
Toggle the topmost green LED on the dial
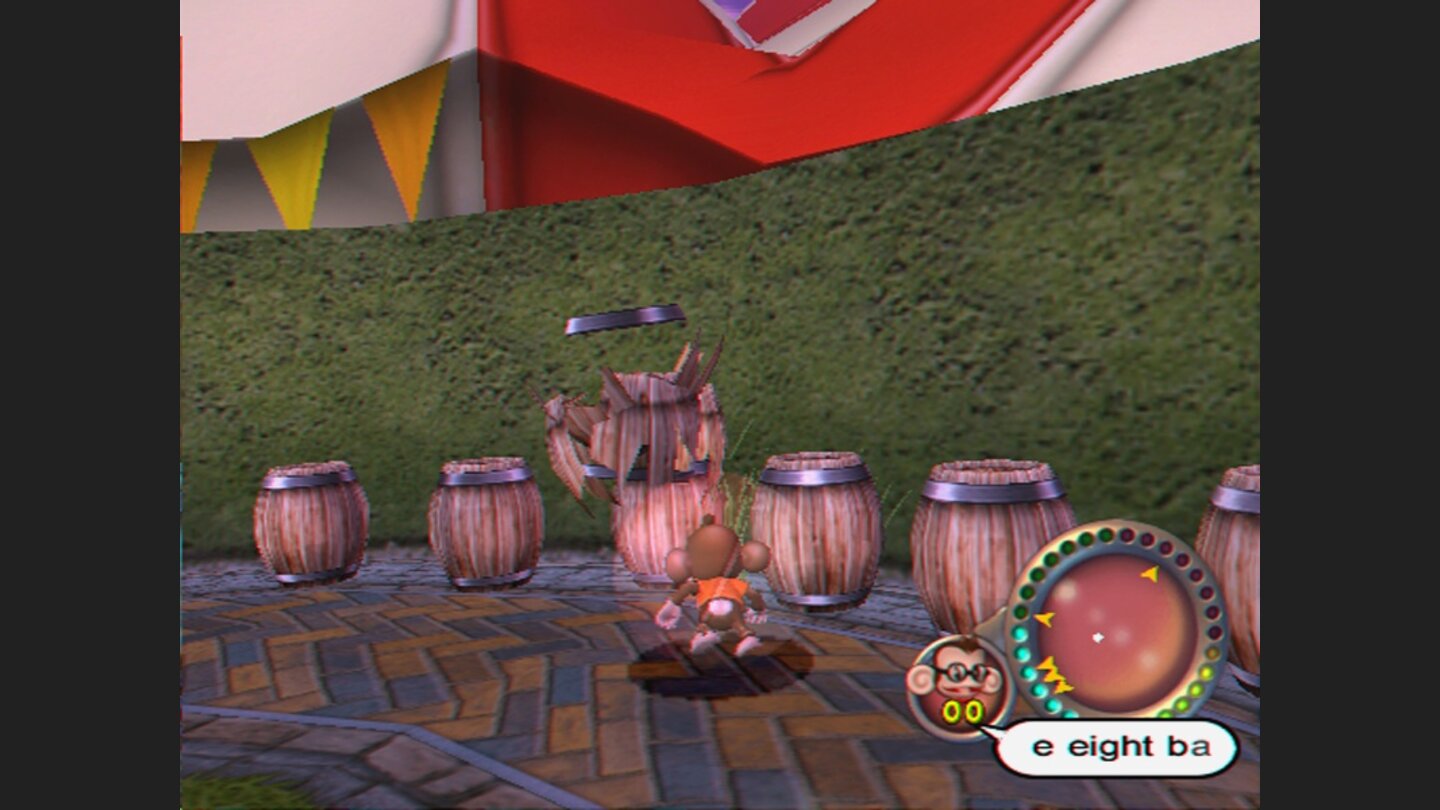tap(1106, 533)
